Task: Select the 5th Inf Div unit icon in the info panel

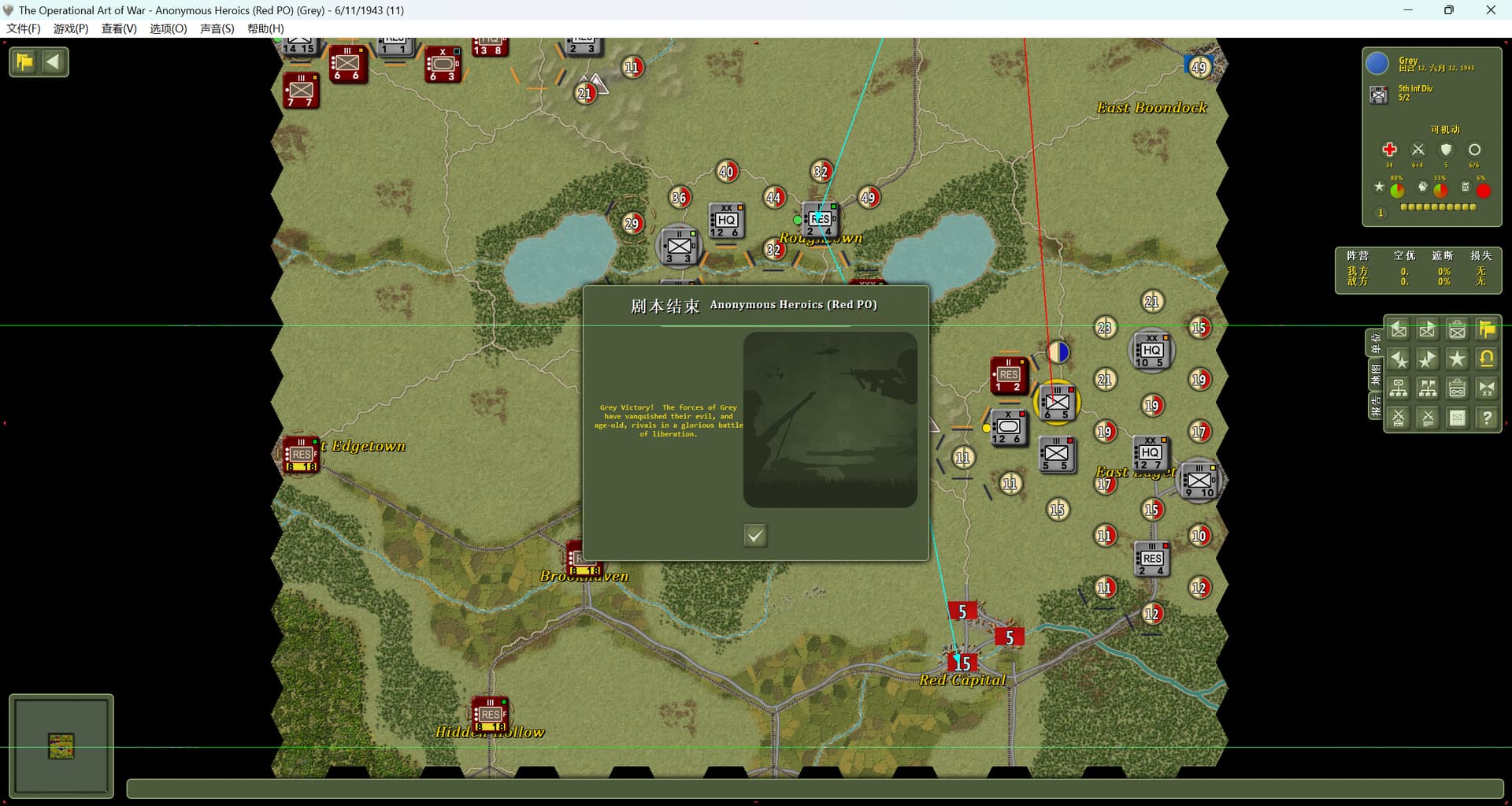Action: (x=1378, y=95)
